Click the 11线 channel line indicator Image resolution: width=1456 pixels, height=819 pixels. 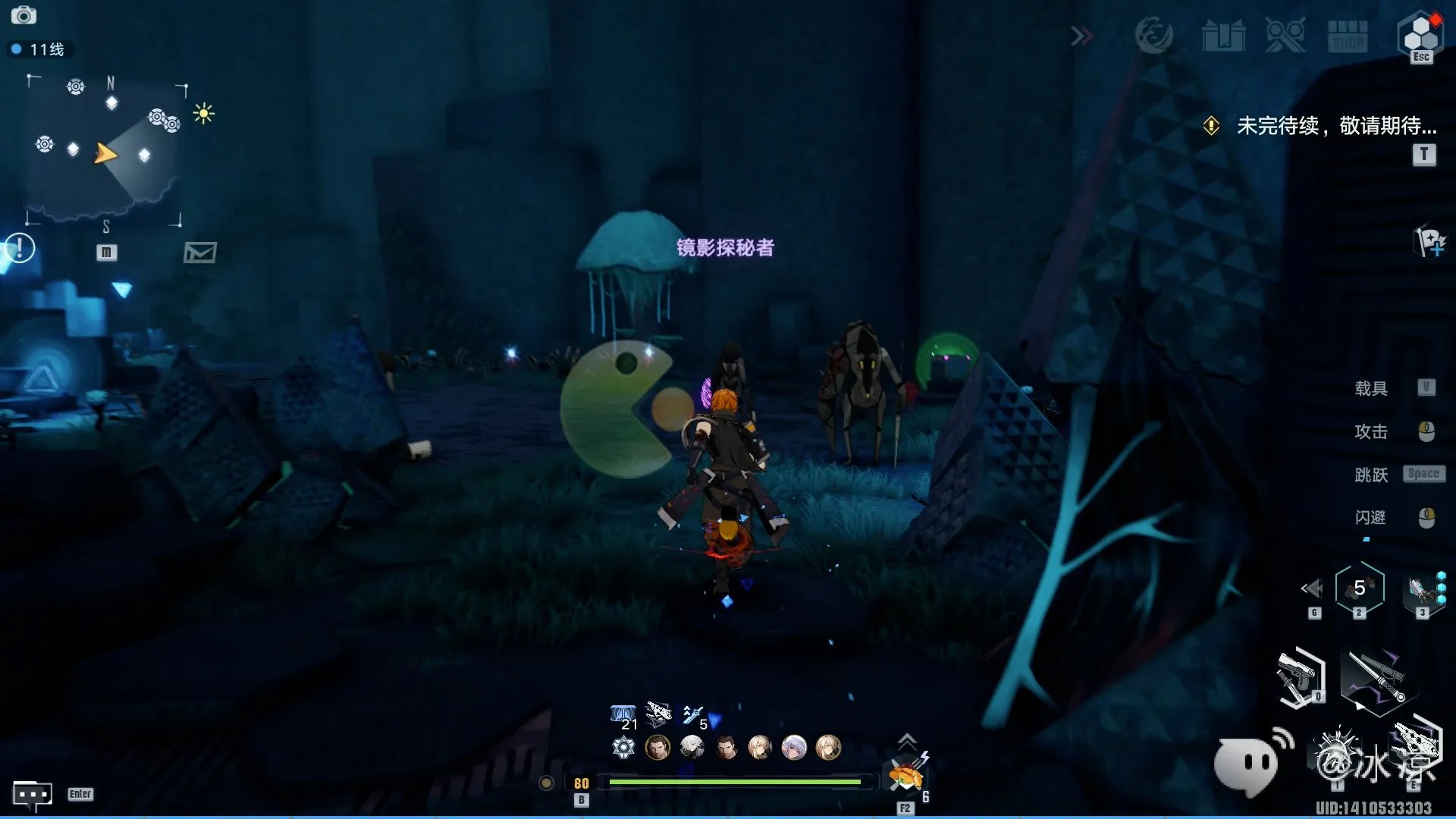point(39,50)
